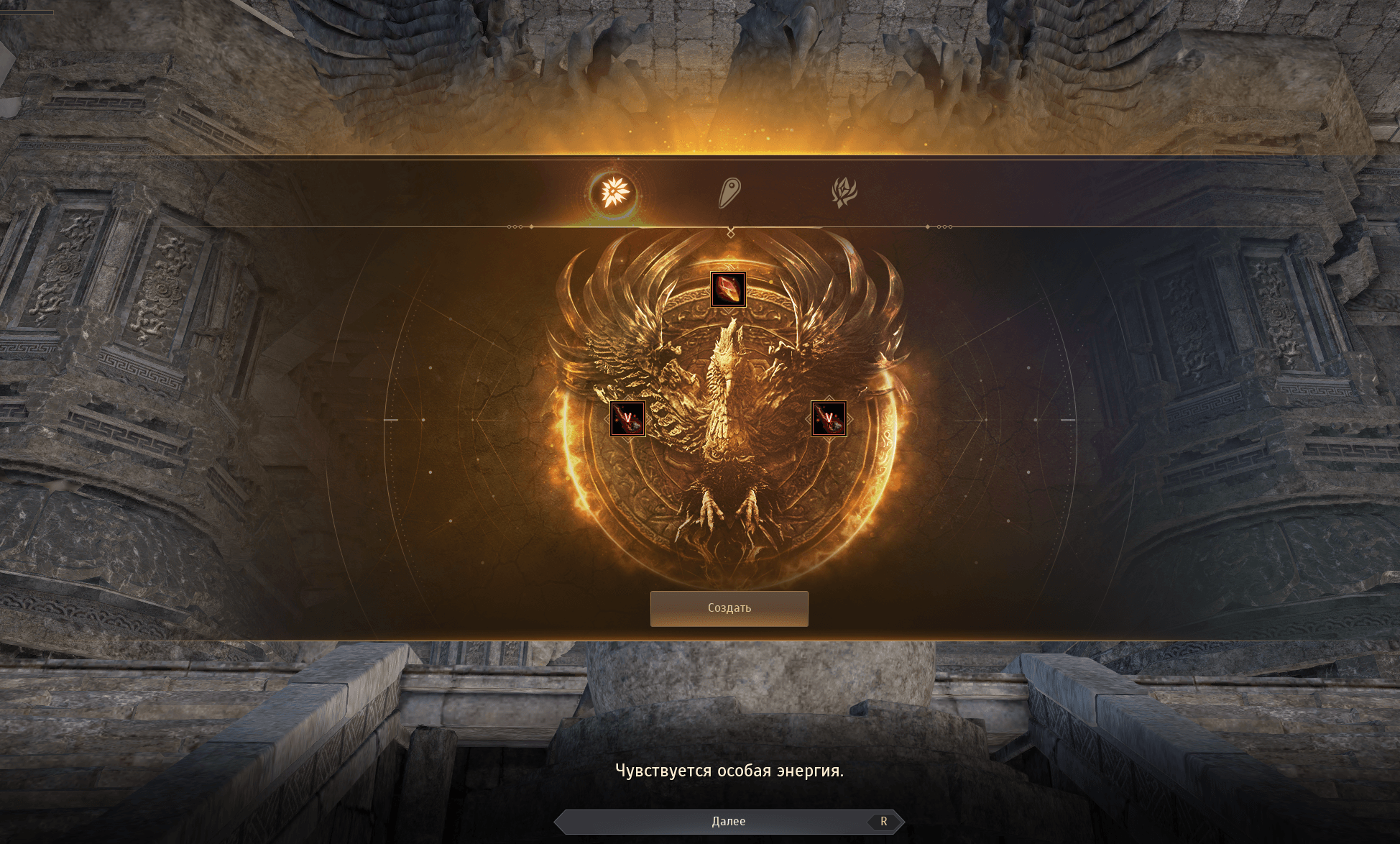Select the red gemstone slot above the phoenix
This screenshot has height=844, width=1400.
[728, 289]
